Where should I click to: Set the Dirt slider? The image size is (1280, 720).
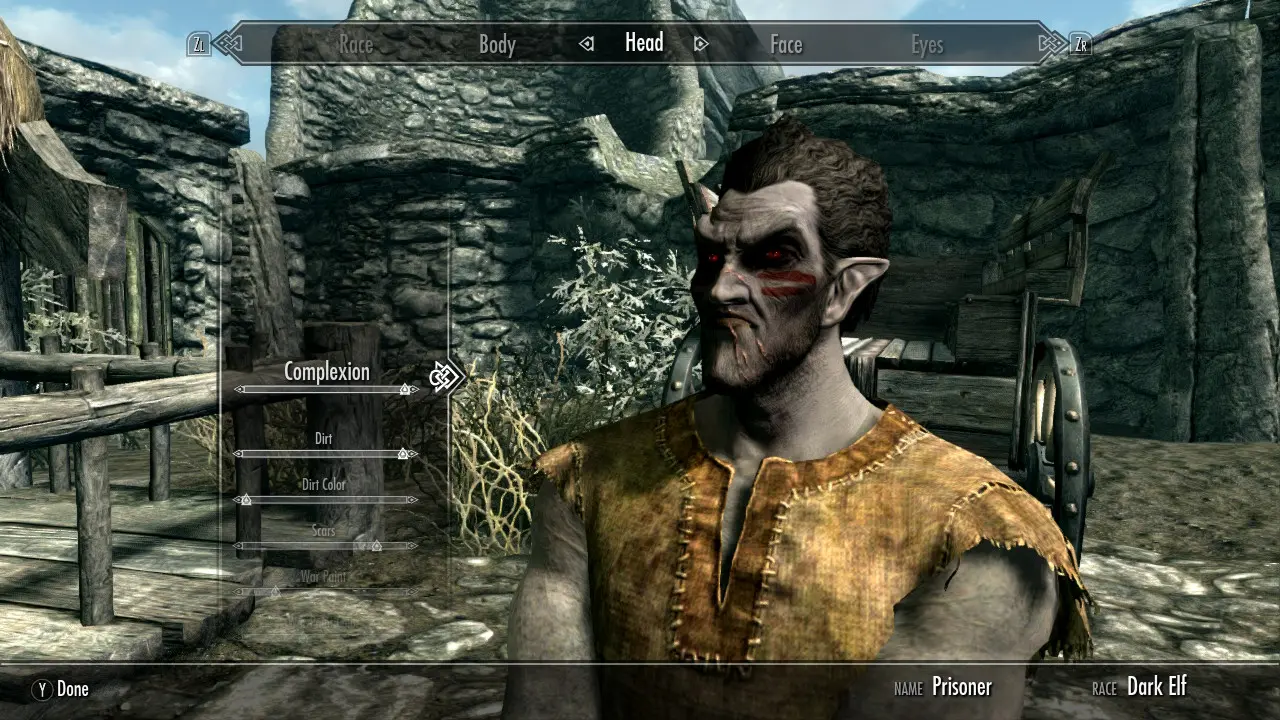403,454
